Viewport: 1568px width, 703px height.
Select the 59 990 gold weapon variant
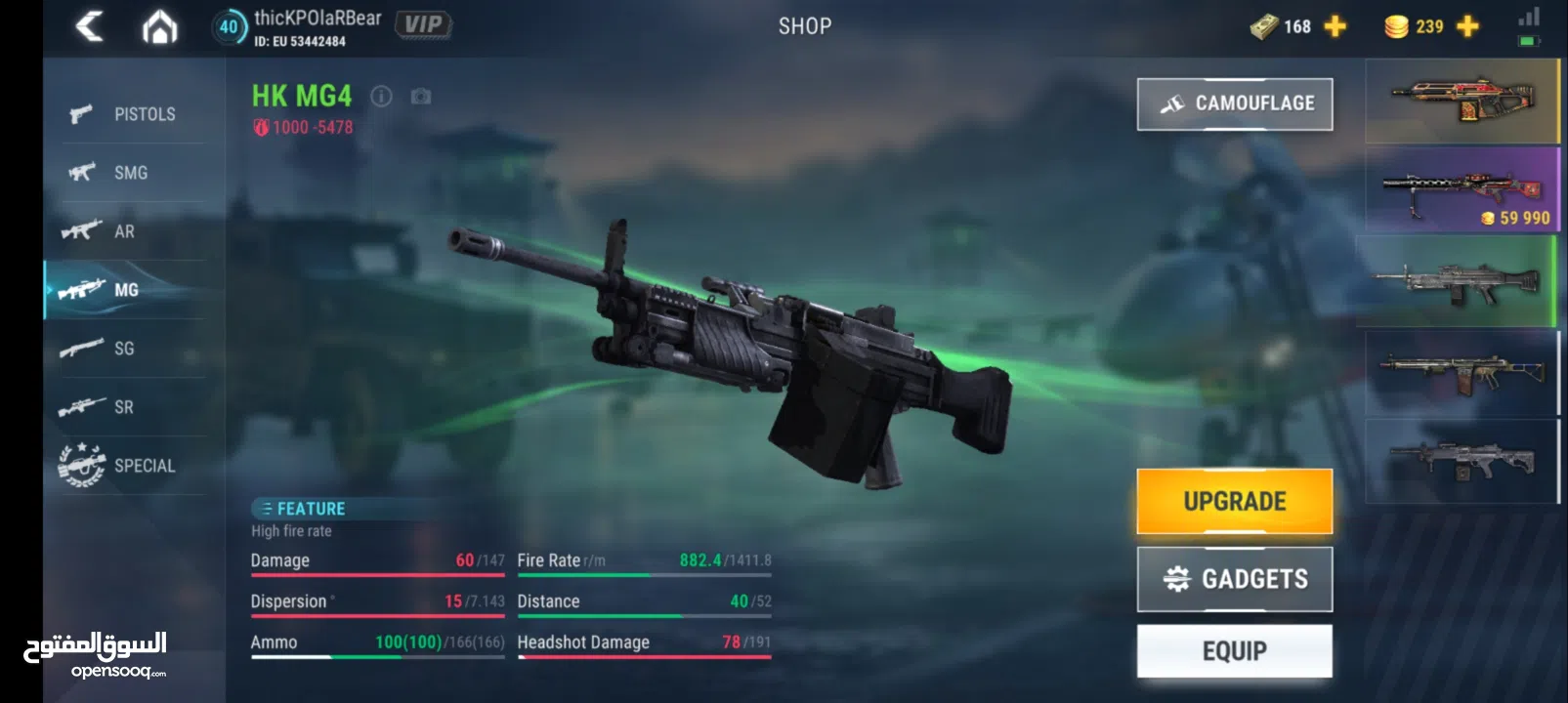pyautogui.click(x=1461, y=190)
